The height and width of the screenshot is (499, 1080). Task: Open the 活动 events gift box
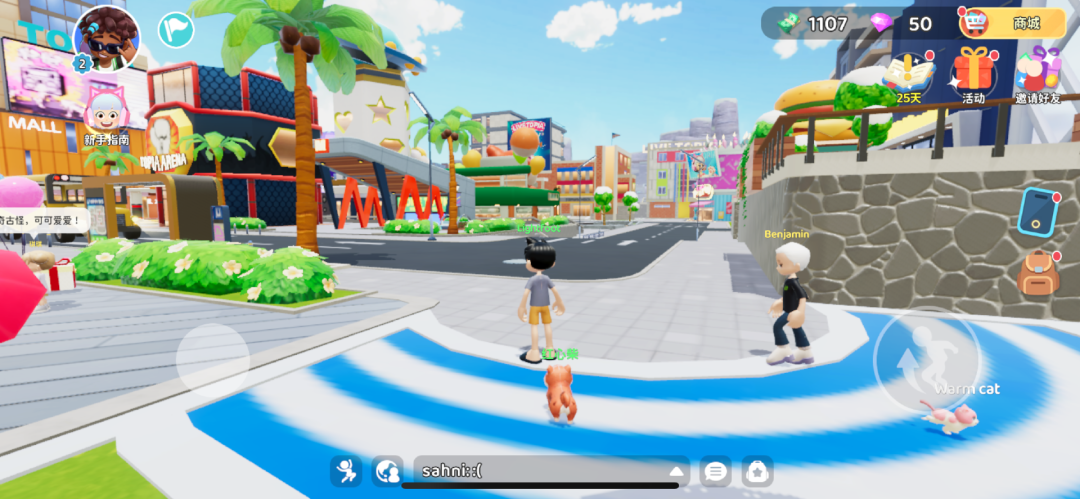coord(973,74)
